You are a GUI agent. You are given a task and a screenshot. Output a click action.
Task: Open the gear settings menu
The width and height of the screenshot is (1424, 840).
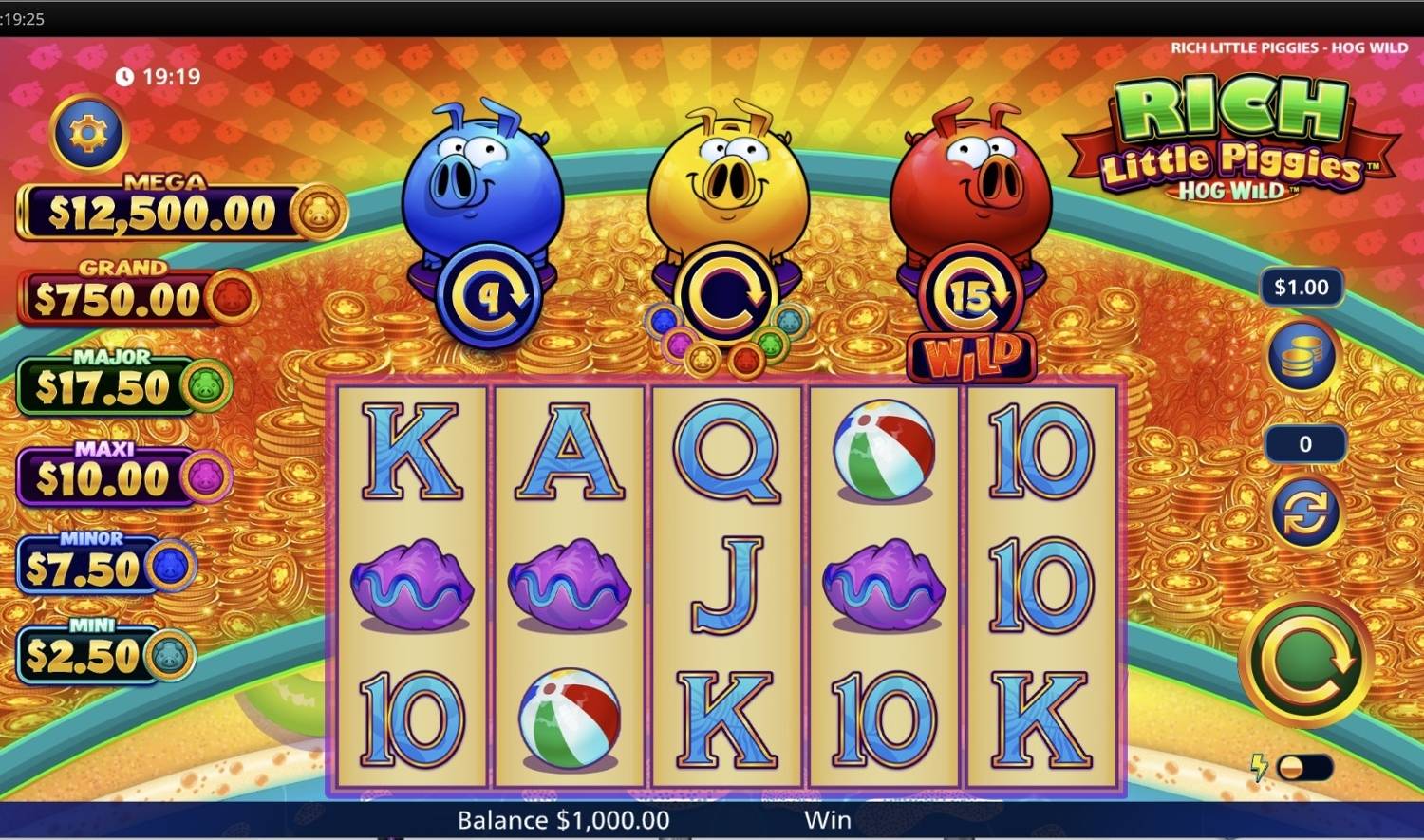88,133
